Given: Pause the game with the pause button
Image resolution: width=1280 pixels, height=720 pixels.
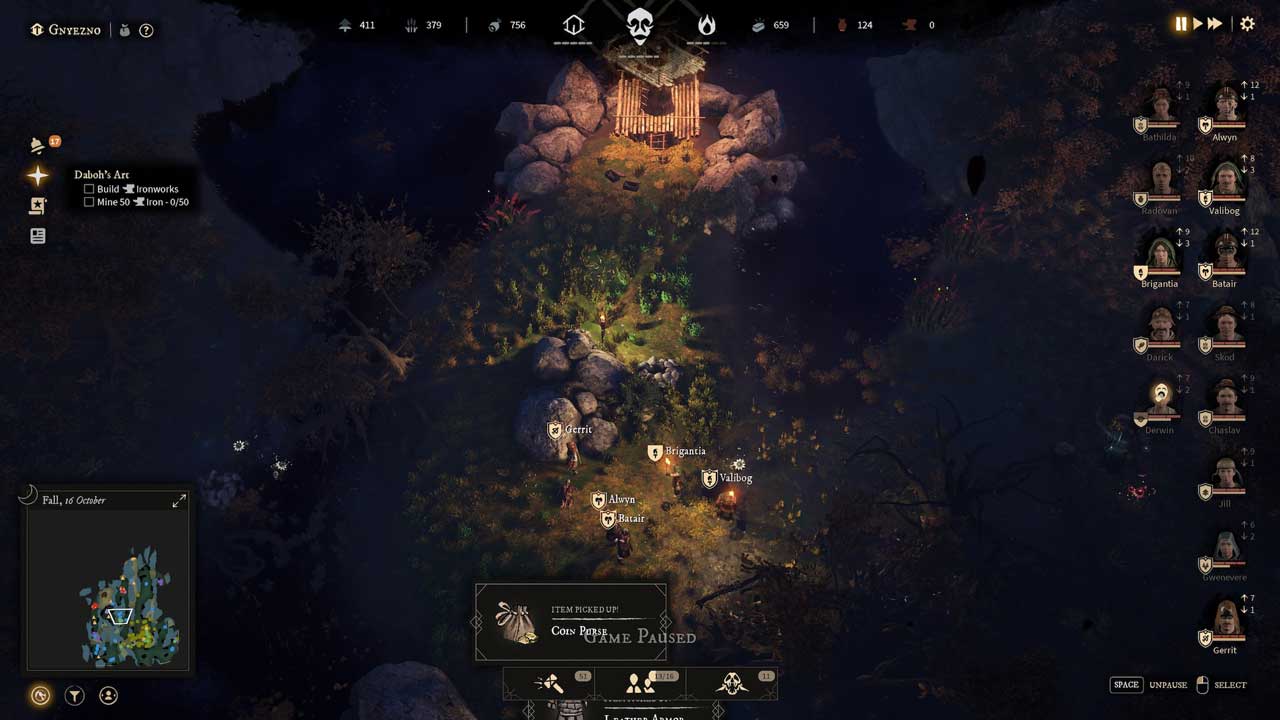Looking at the screenshot, I should pyautogui.click(x=1181, y=24).
